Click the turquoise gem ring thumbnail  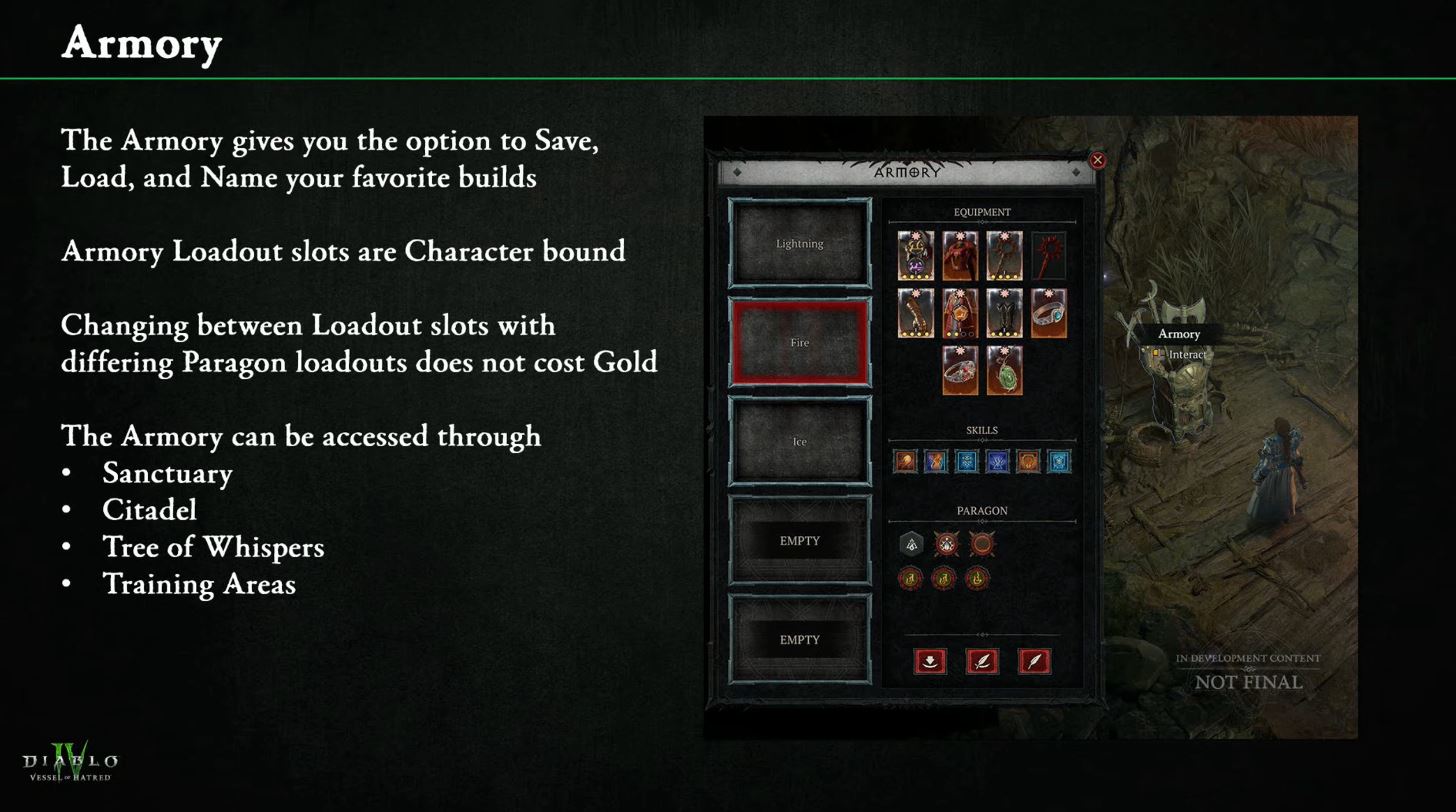click(x=1049, y=314)
